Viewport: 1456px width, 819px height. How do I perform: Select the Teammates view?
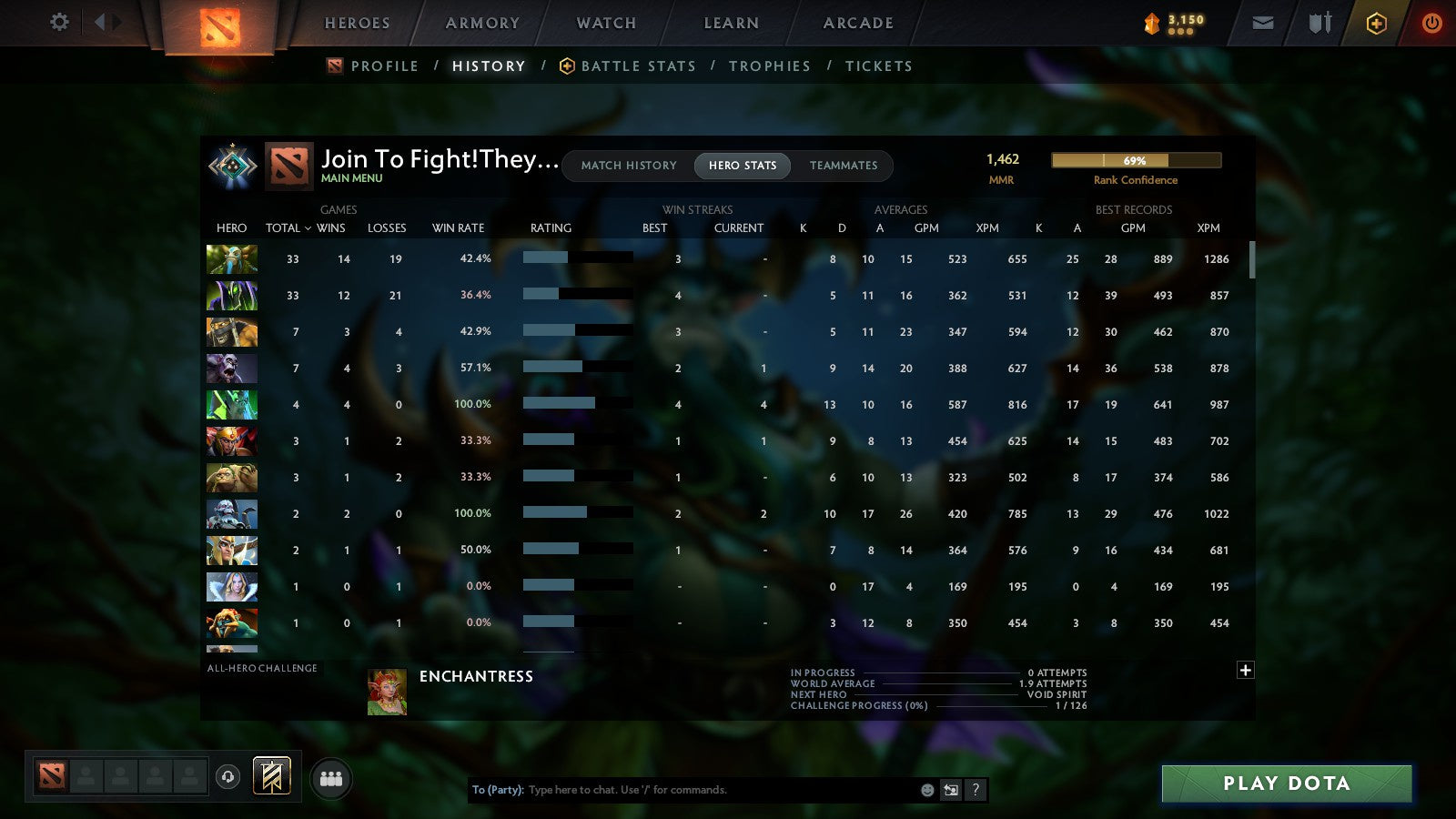[x=844, y=166]
